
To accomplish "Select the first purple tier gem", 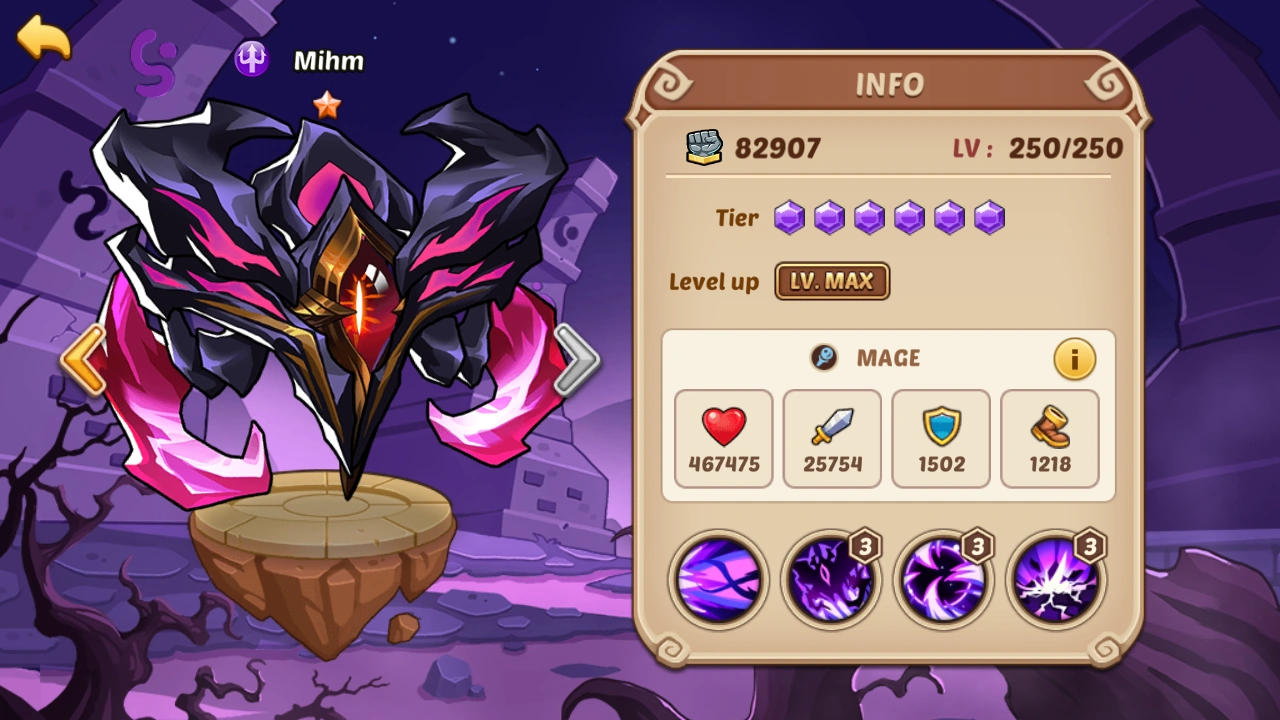I will (788, 217).
